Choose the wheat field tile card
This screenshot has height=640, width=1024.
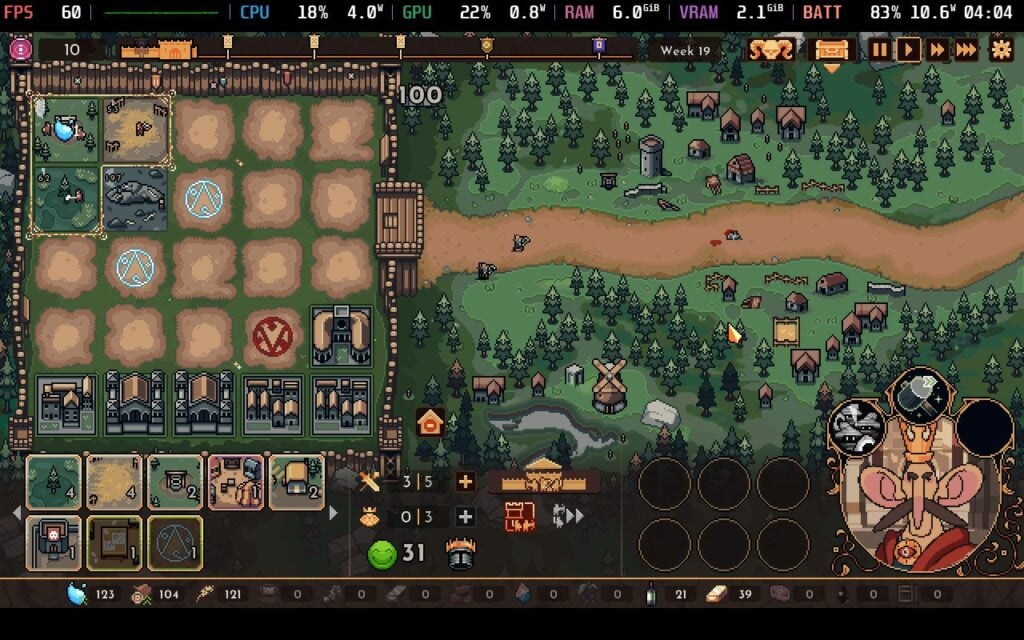click(x=114, y=482)
